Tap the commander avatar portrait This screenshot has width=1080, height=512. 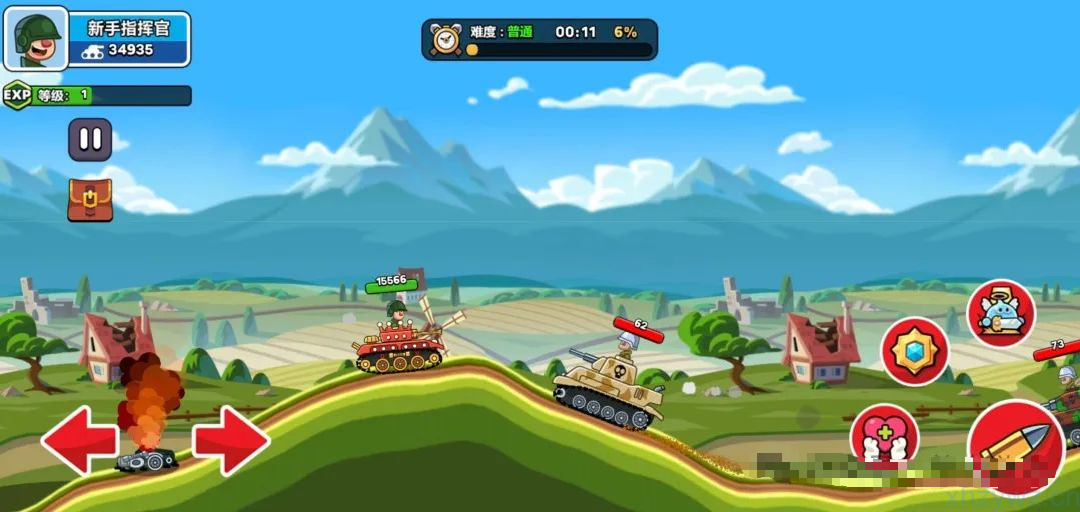click(37, 38)
